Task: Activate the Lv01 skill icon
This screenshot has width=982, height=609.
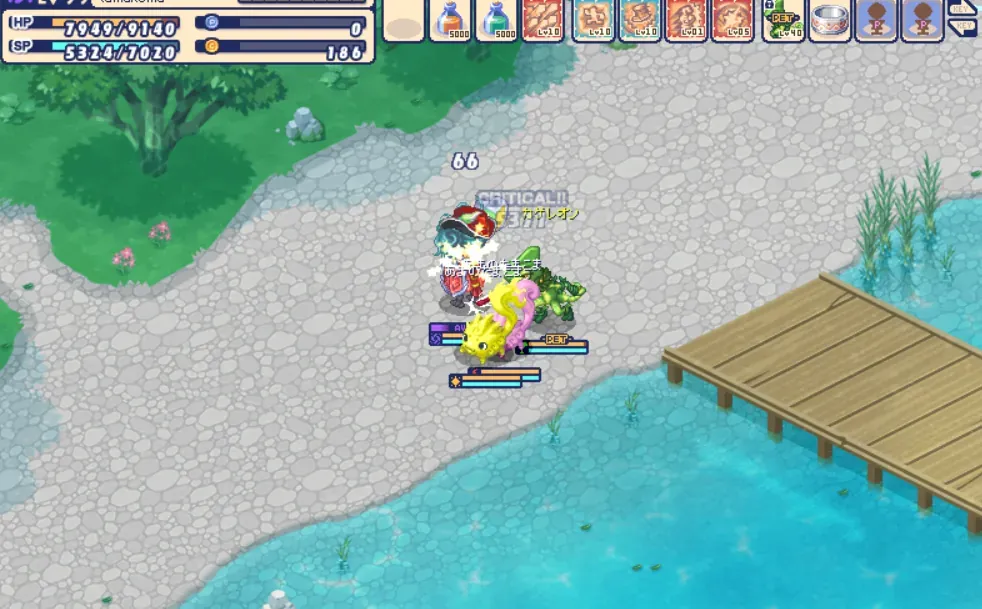Action: 687,20
